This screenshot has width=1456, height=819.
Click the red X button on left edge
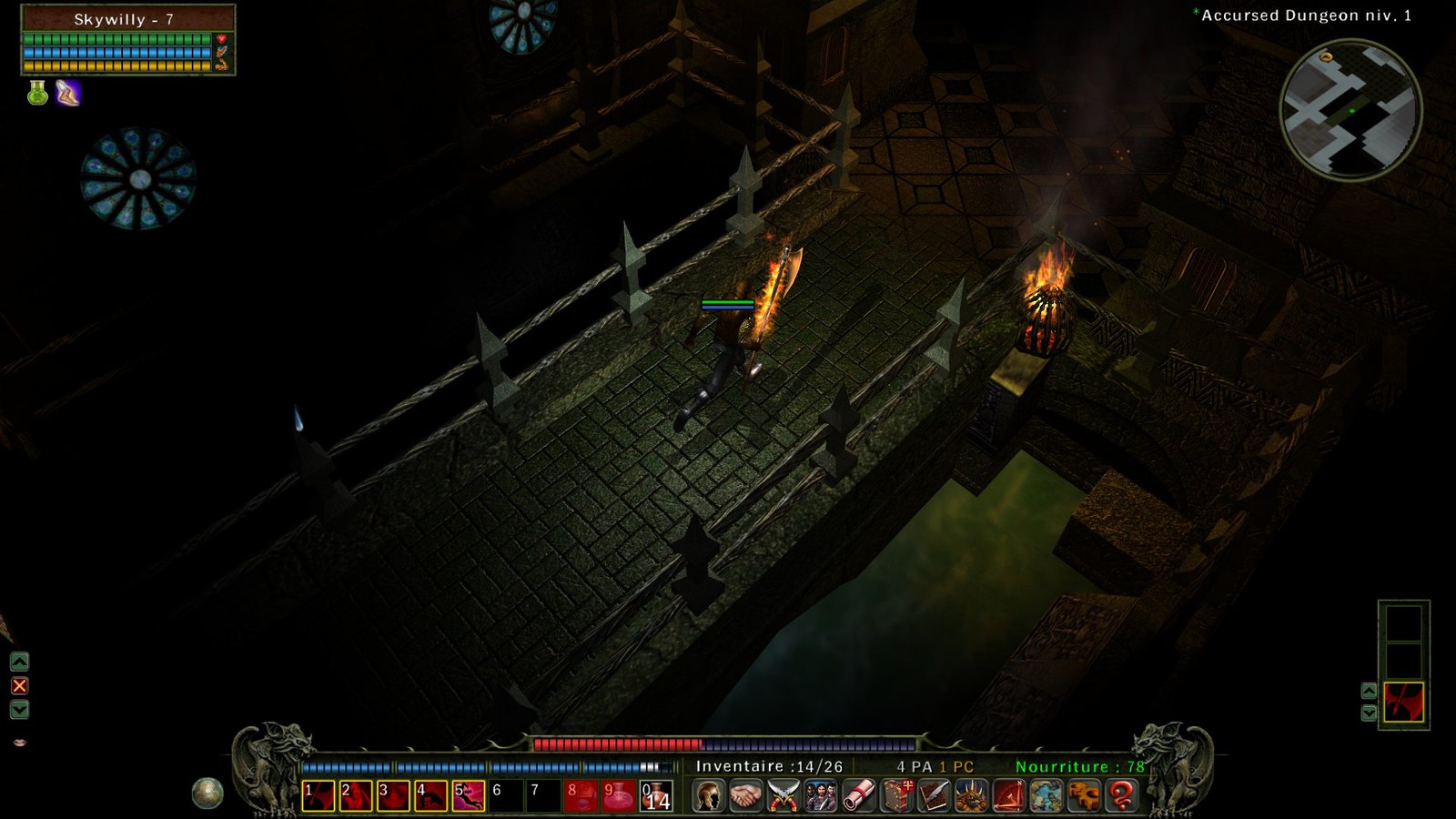pyautogui.click(x=19, y=685)
